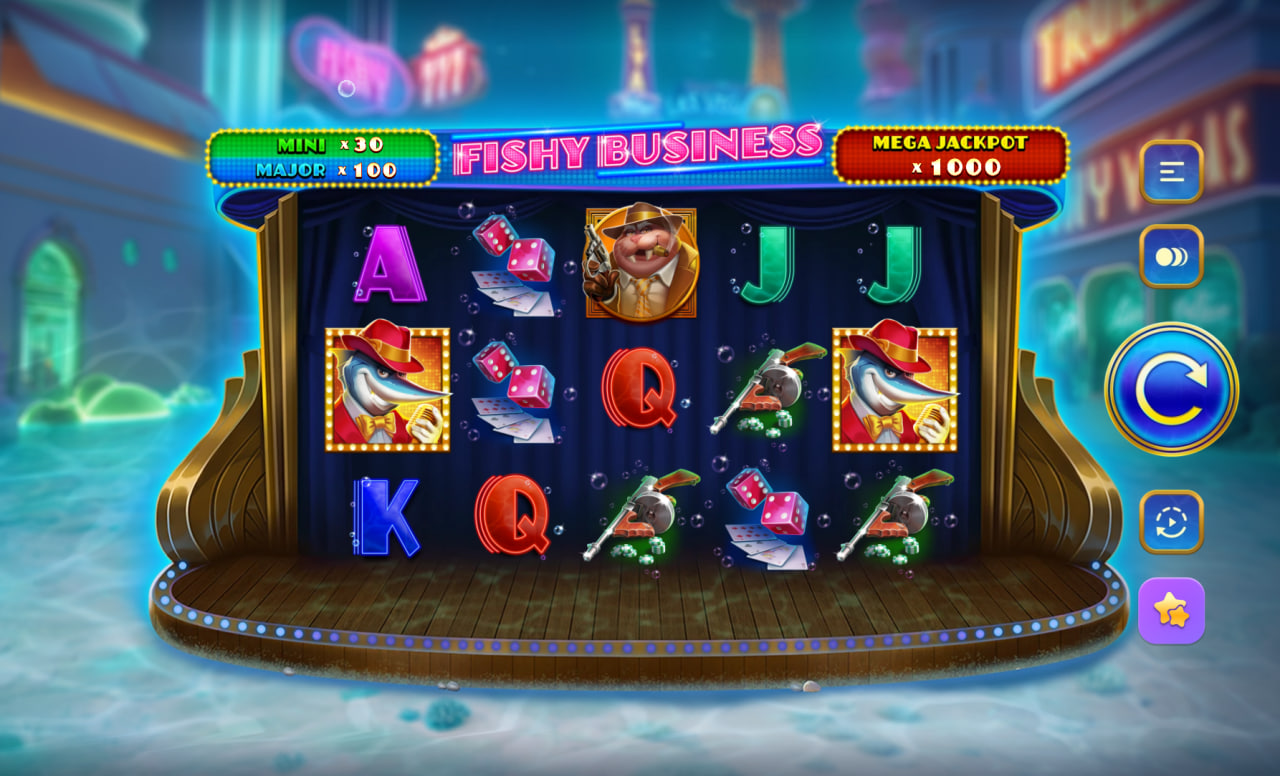
Task: Expand the game menu options
Action: (x=1171, y=170)
